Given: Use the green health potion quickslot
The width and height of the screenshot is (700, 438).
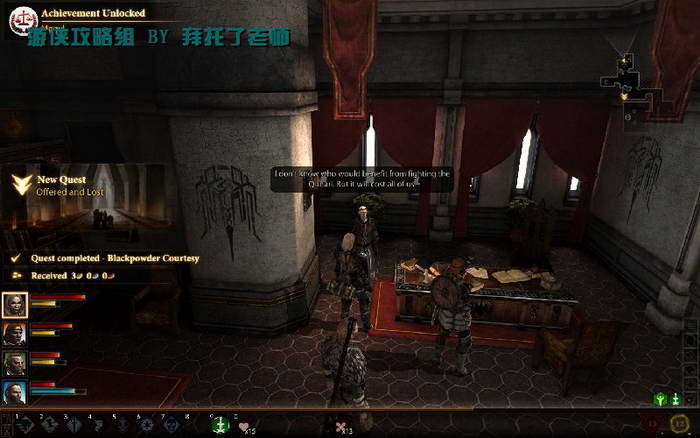Looking at the screenshot, I should coord(219,425).
